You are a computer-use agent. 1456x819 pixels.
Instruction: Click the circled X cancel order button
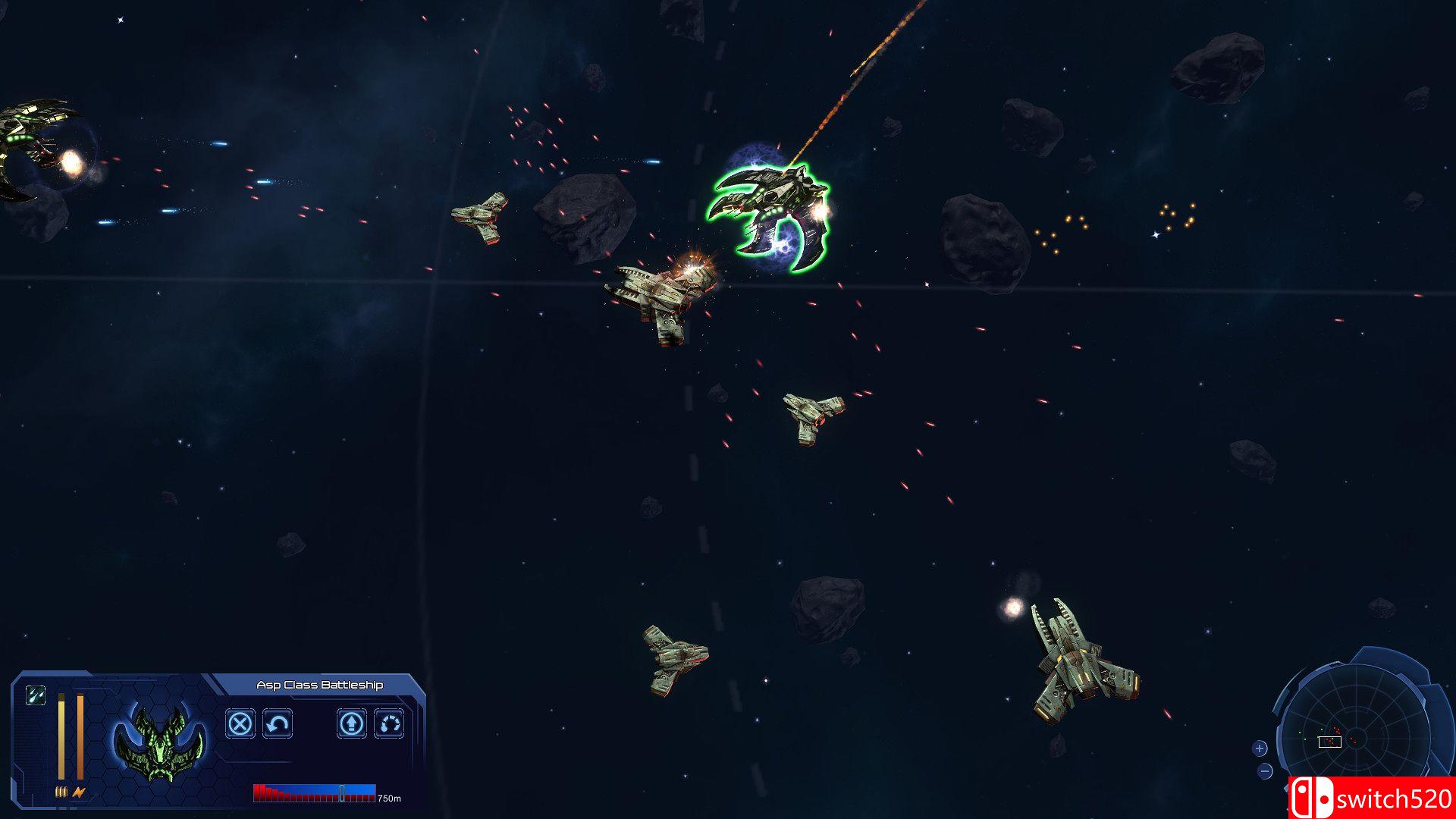click(x=240, y=723)
